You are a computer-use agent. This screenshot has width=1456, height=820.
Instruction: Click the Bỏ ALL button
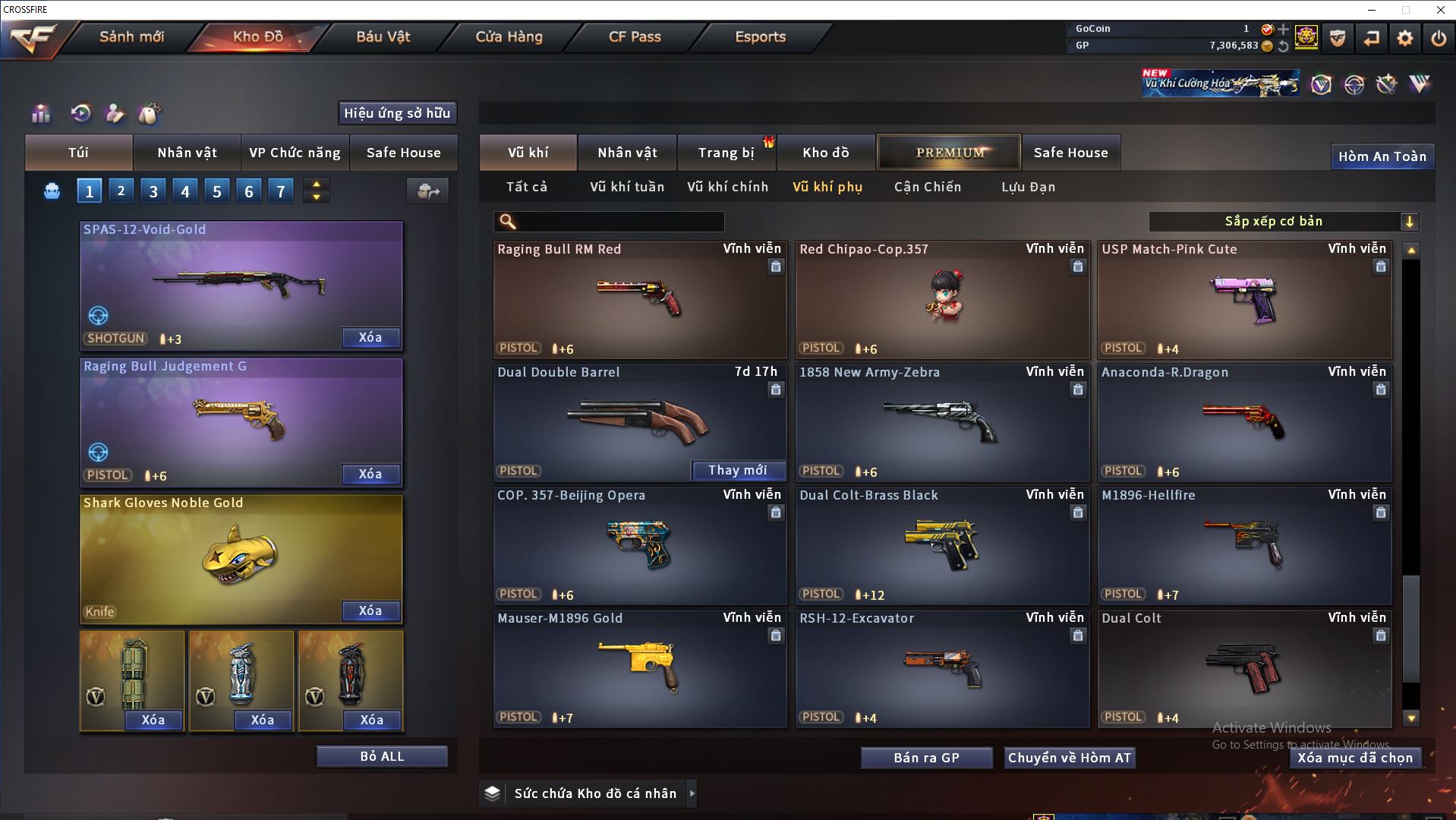point(382,757)
